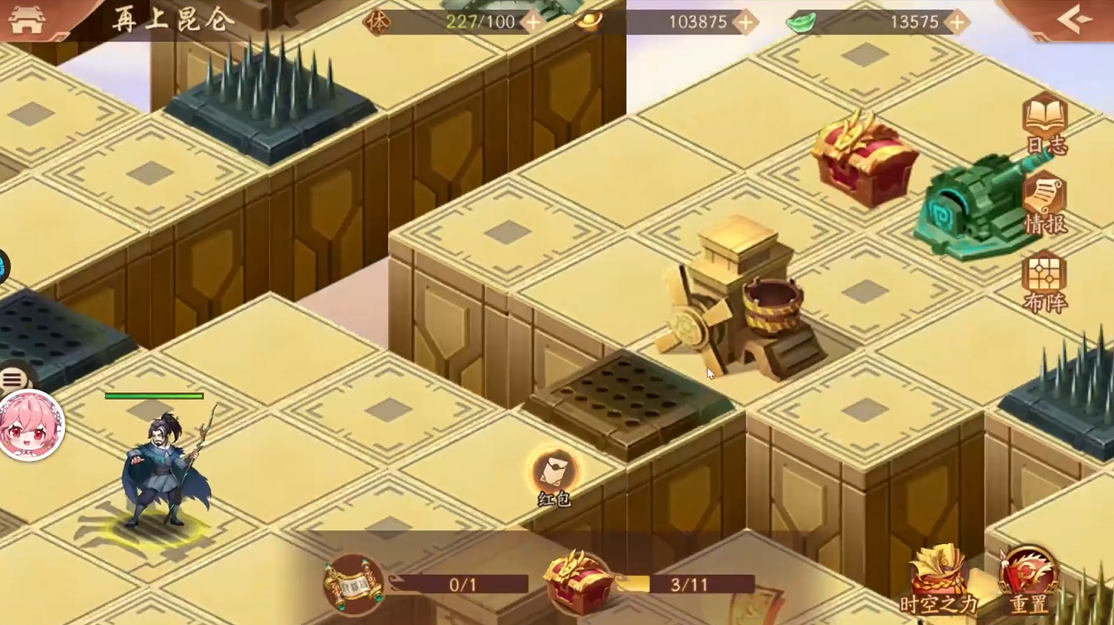This screenshot has height=625, width=1114.
Task: Expand the round side menu button
Action: [x=14, y=379]
